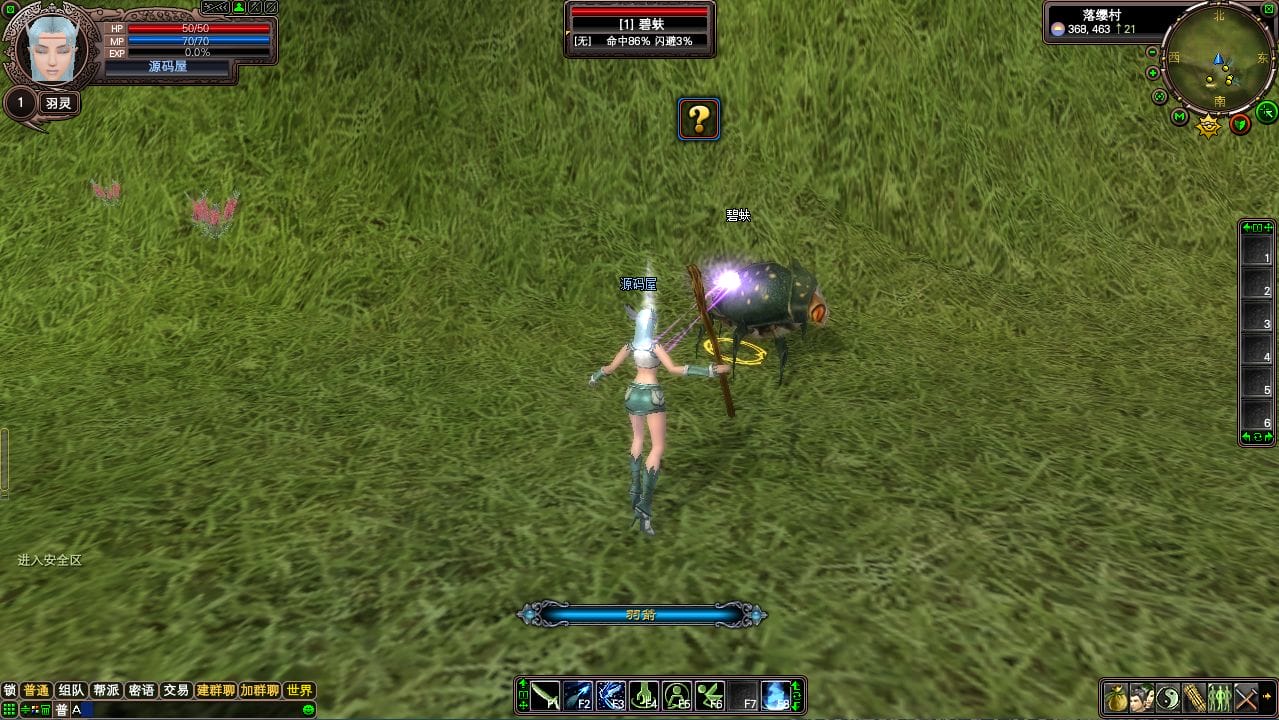
Task: Open the map with the M button
Action: tap(1180, 117)
